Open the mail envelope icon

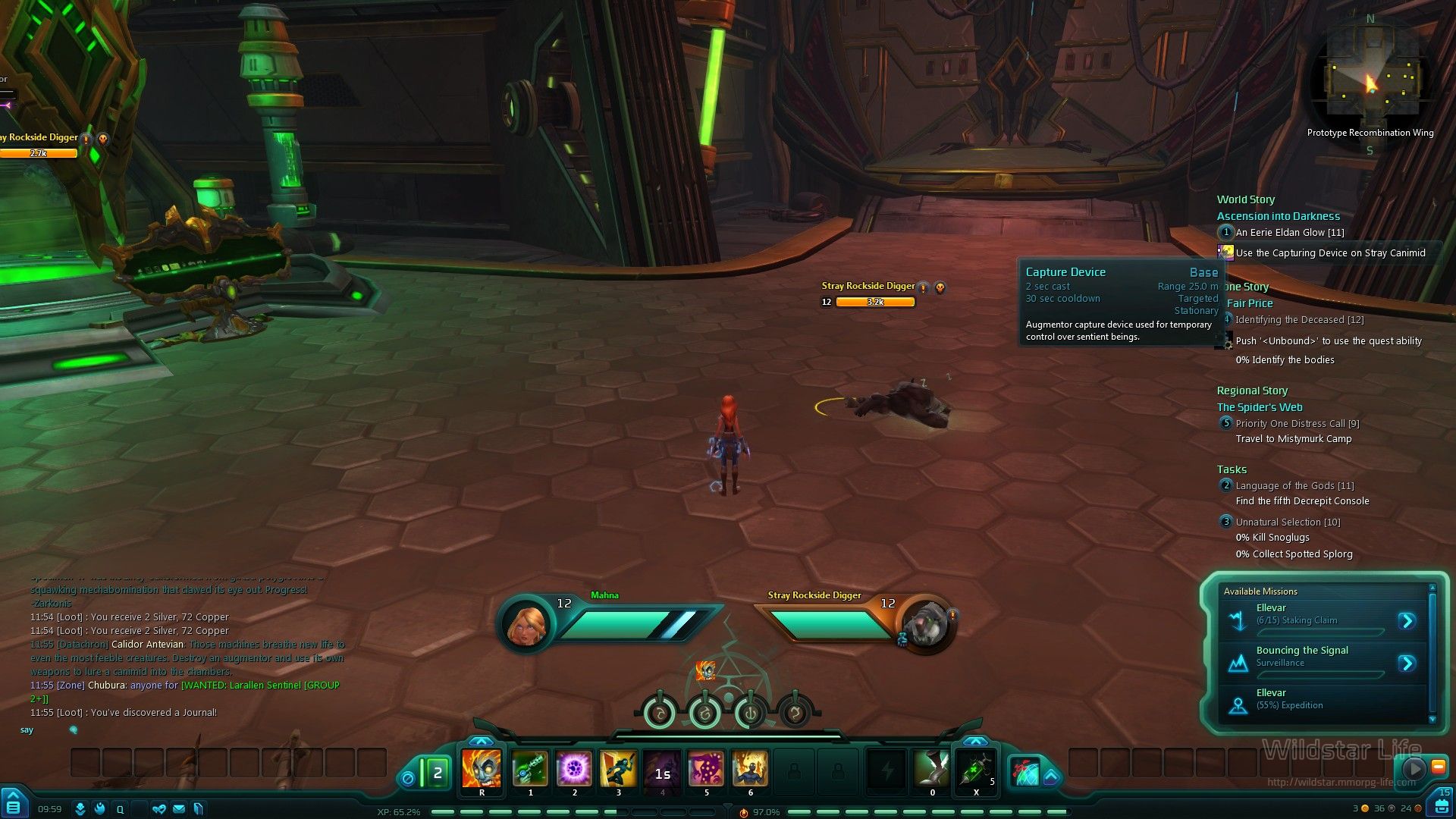point(179,809)
